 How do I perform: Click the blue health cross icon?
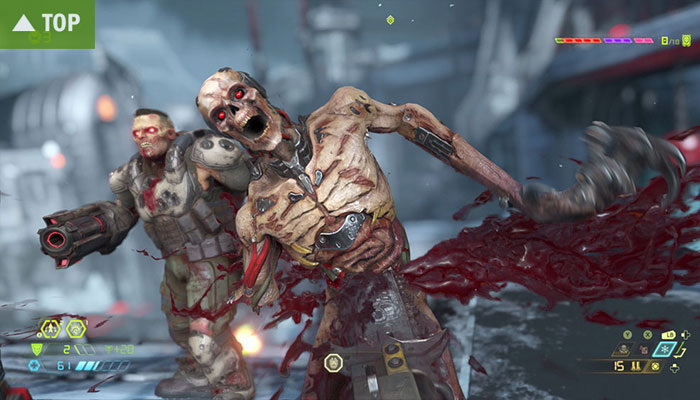(35, 365)
